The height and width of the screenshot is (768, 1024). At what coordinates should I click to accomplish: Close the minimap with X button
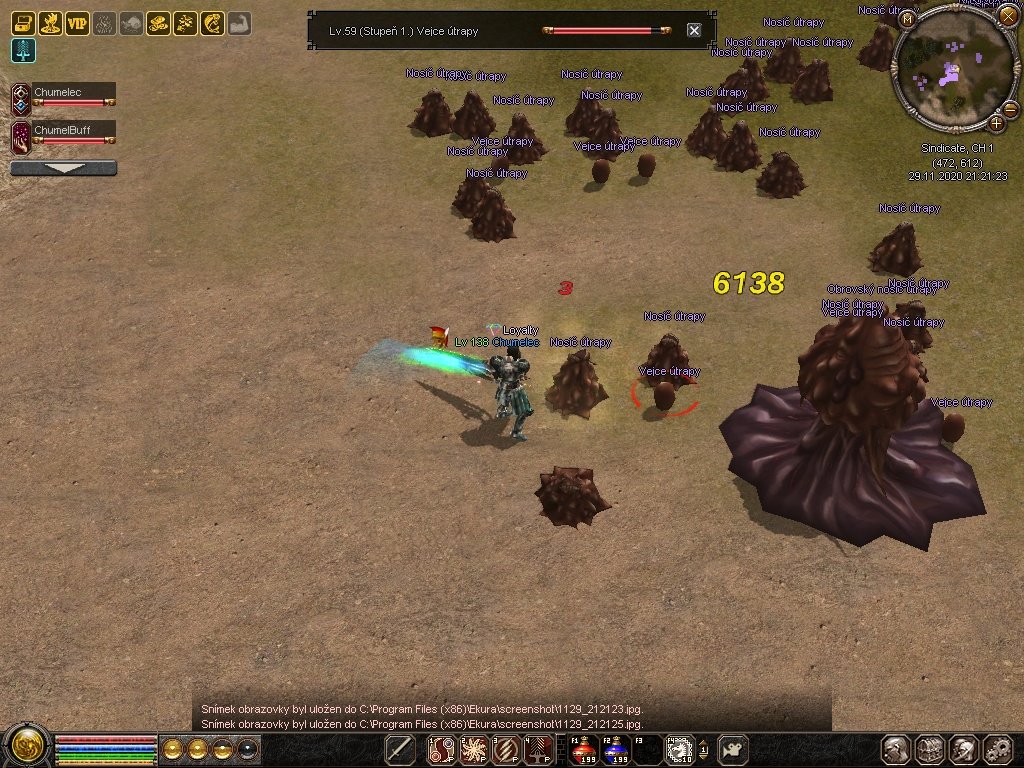point(1007,15)
